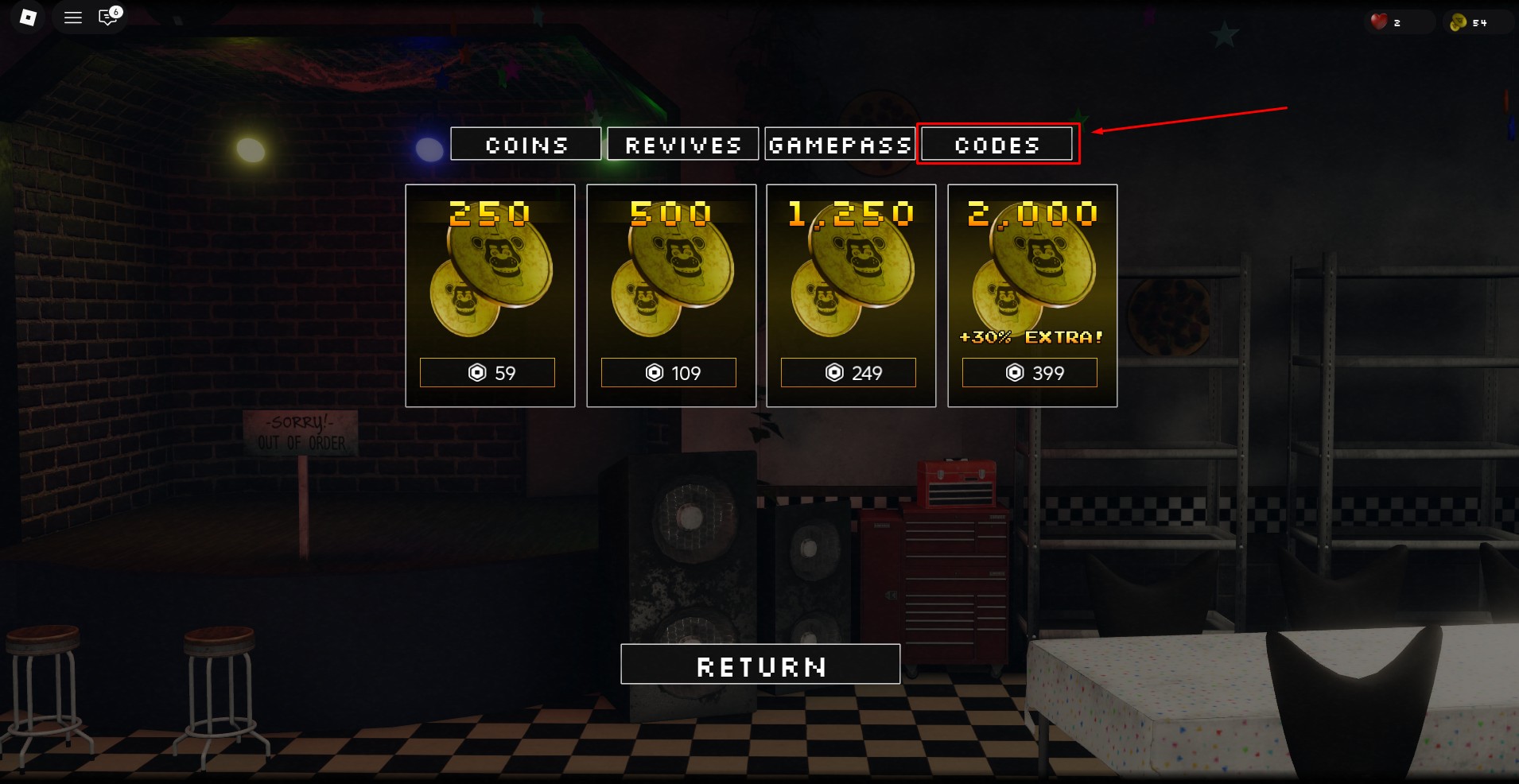1519x784 pixels.
Task: Click the health value next to the heart
Action: click(x=1397, y=21)
